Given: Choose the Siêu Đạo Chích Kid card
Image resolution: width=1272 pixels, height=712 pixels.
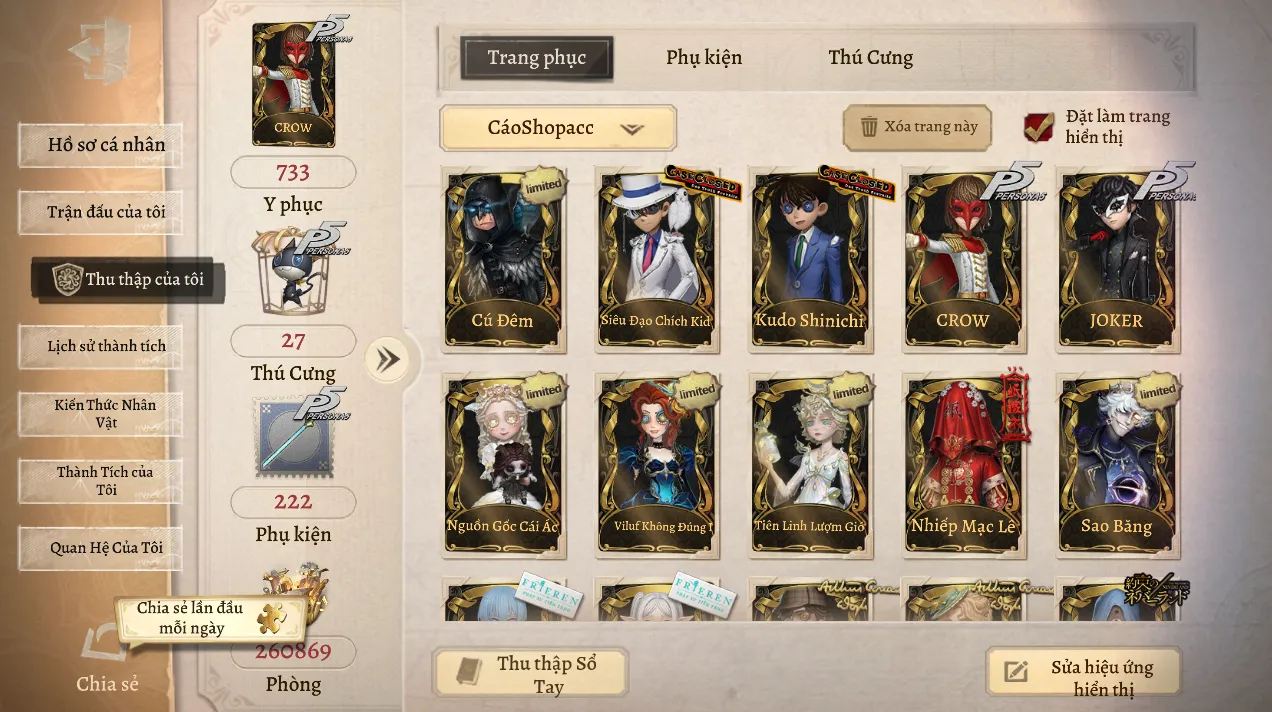Looking at the screenshot, I should pos(656,260).
